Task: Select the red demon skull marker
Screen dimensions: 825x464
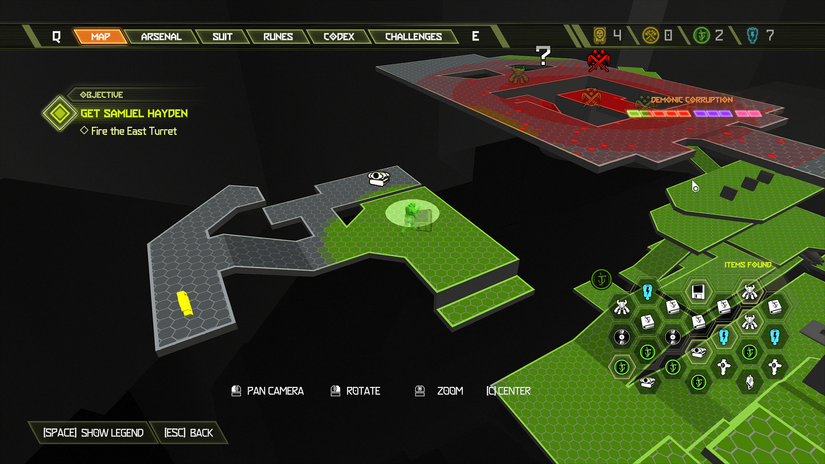Action: pyautogui.click(x=599, y=62)
